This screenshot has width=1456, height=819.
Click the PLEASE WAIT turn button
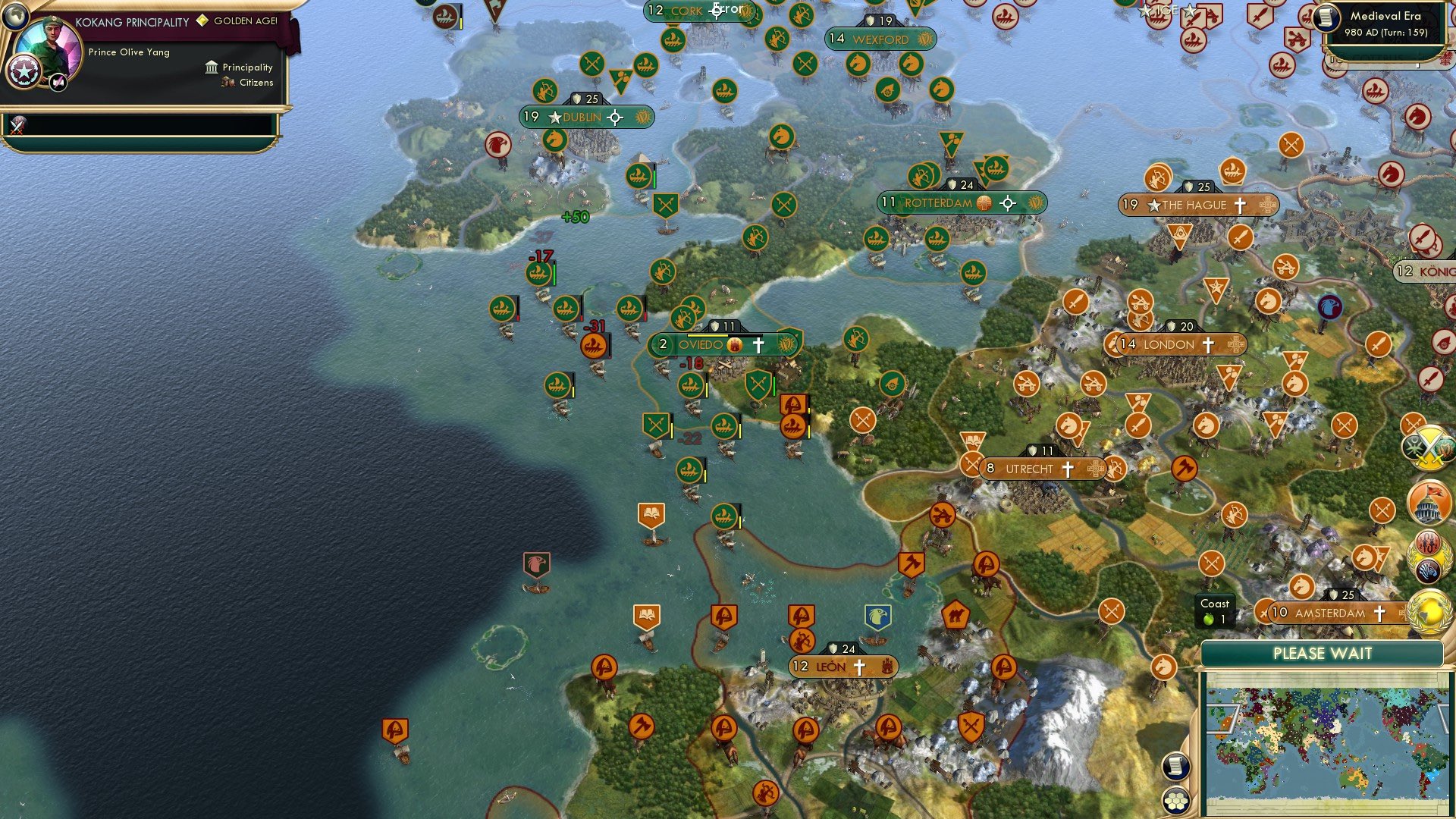coord(1325,653)
